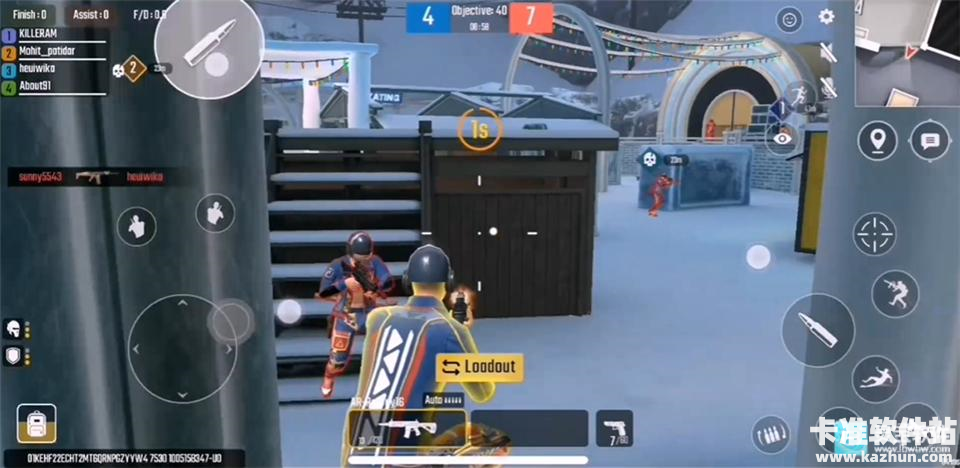Screen dimensions: 960x468
Task: Open the quick chat message button
Action: pos(930,141)
